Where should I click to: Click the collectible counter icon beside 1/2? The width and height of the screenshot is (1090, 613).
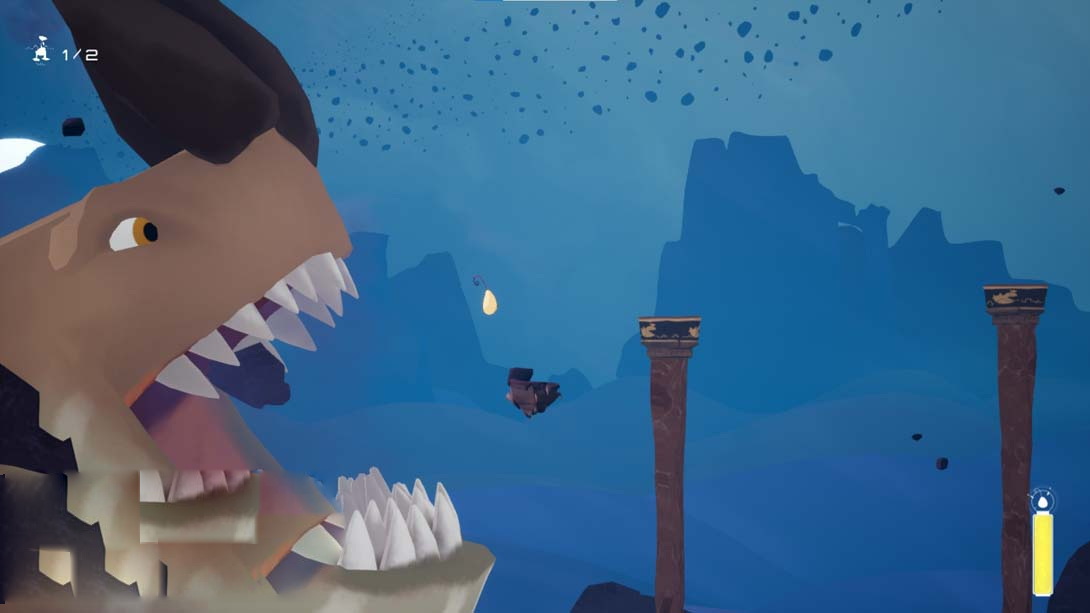(x=41, y=52)
